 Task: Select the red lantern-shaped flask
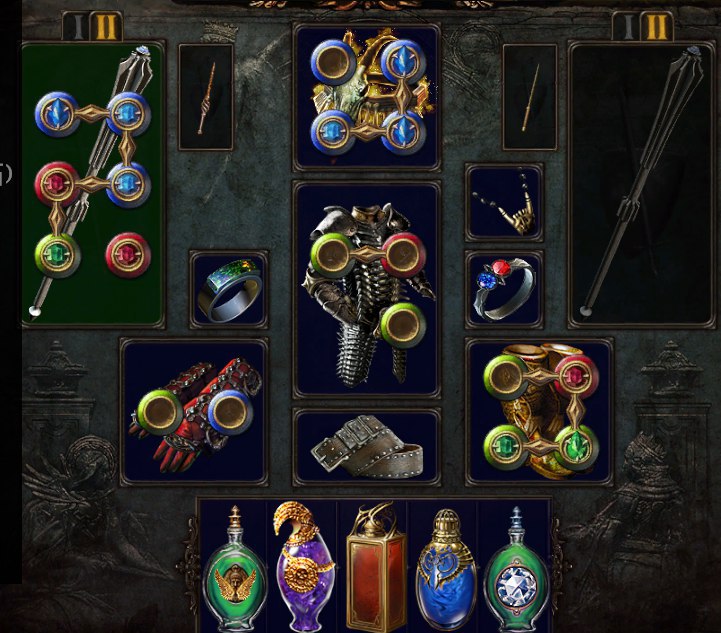click(x=375, y=568)
